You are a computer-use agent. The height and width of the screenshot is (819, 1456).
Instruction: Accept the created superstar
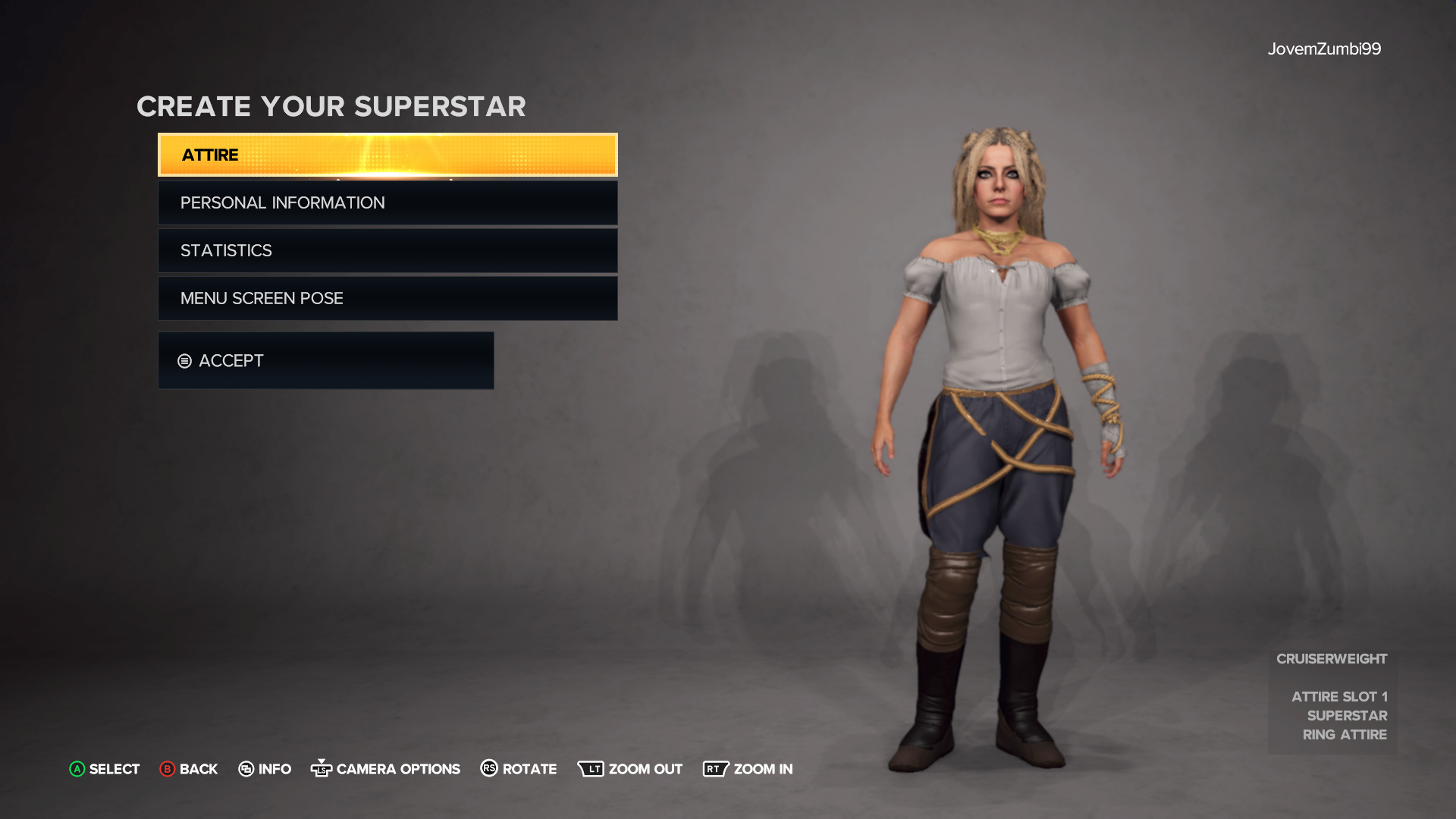(x=325, y=361)
